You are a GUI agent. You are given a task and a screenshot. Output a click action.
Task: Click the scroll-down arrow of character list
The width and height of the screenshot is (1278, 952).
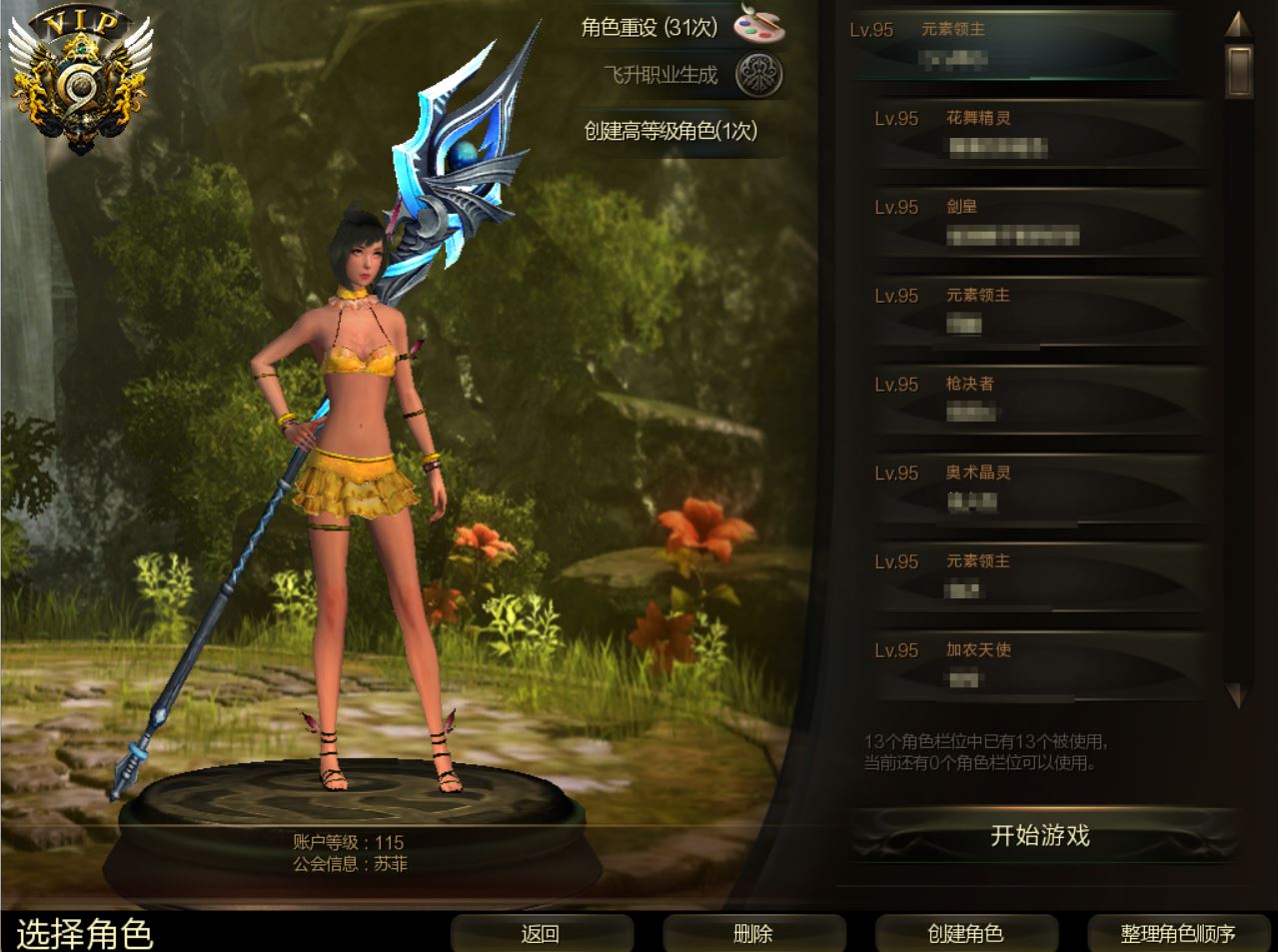point(1238,694)
